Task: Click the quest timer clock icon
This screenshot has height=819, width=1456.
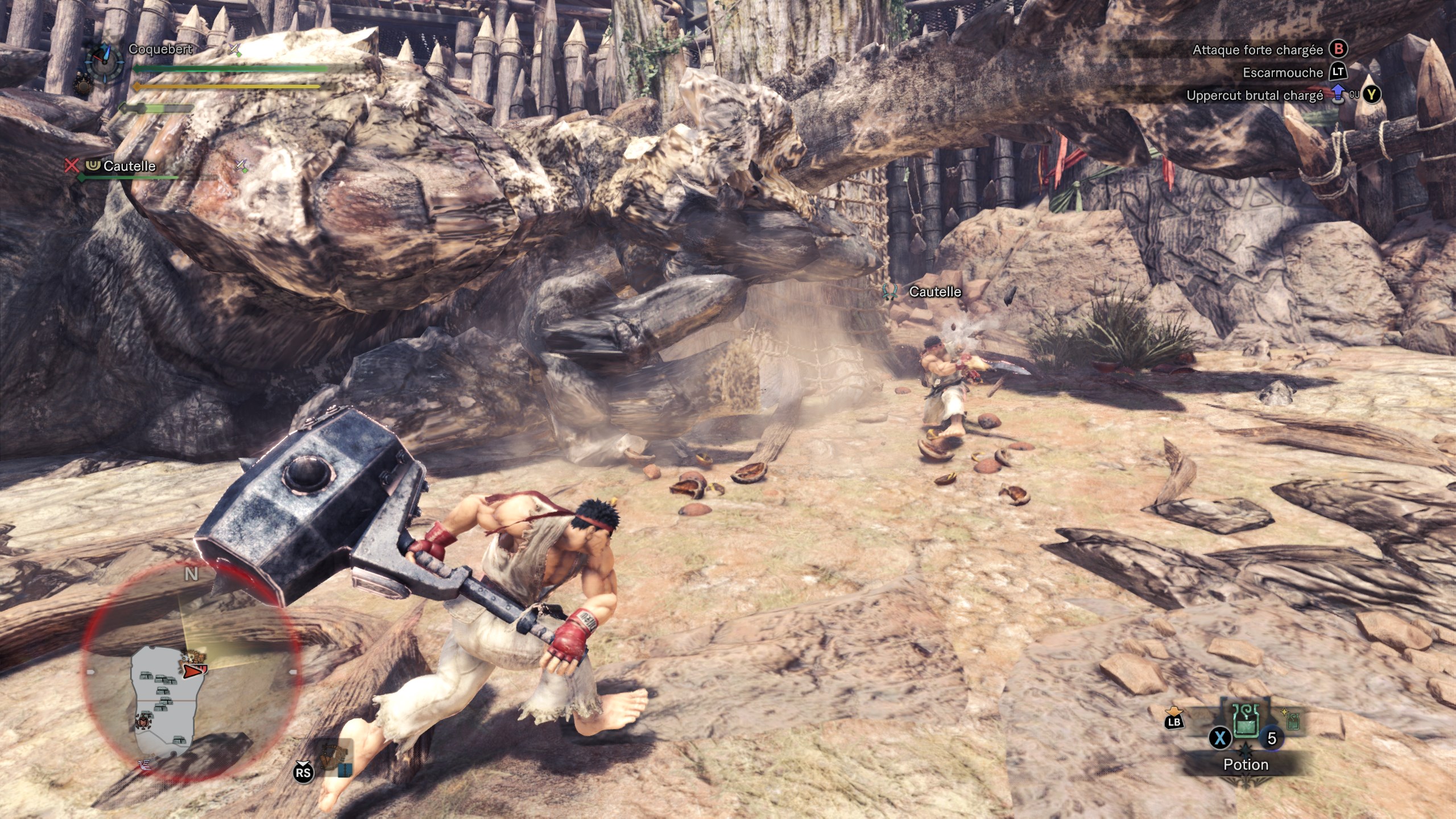Action: (x=104, y=60)
